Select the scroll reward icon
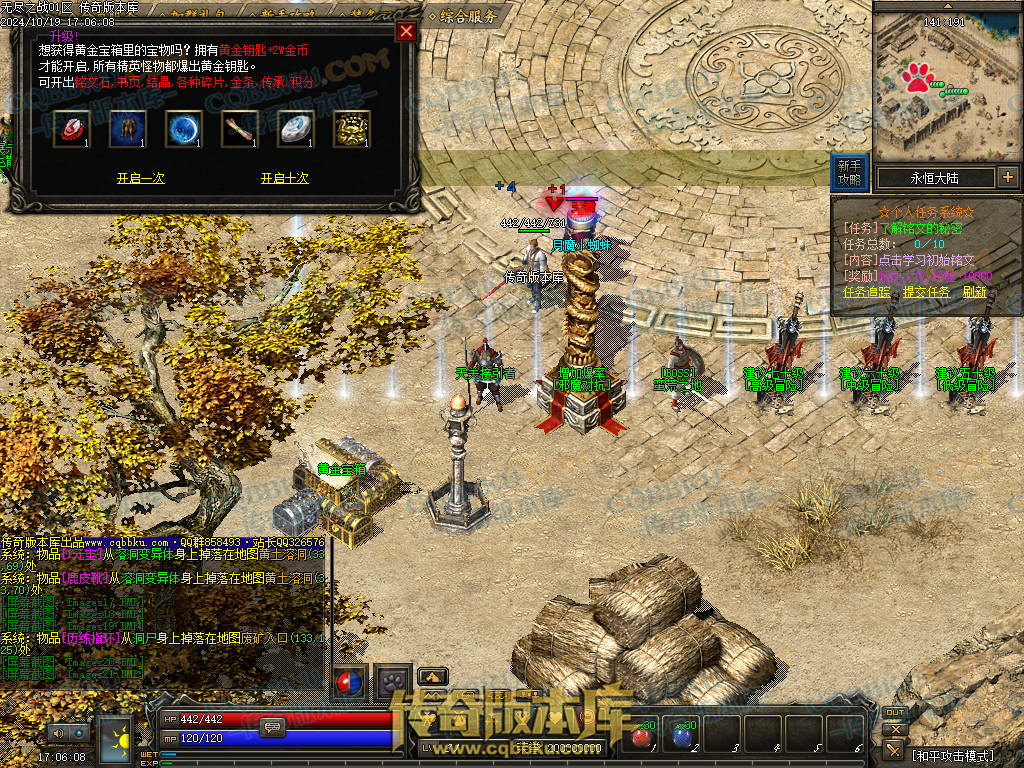 pyautogui.click(x=240, y=129)
